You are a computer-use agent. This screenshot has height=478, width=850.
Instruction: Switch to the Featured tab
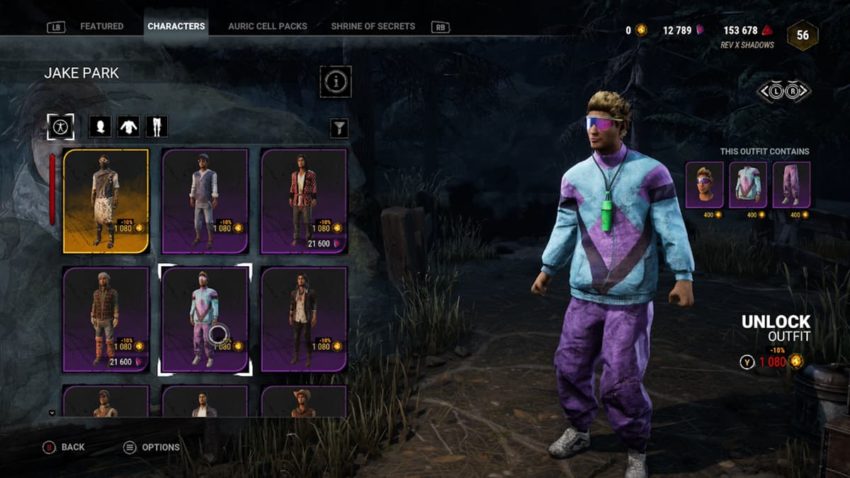101,26
